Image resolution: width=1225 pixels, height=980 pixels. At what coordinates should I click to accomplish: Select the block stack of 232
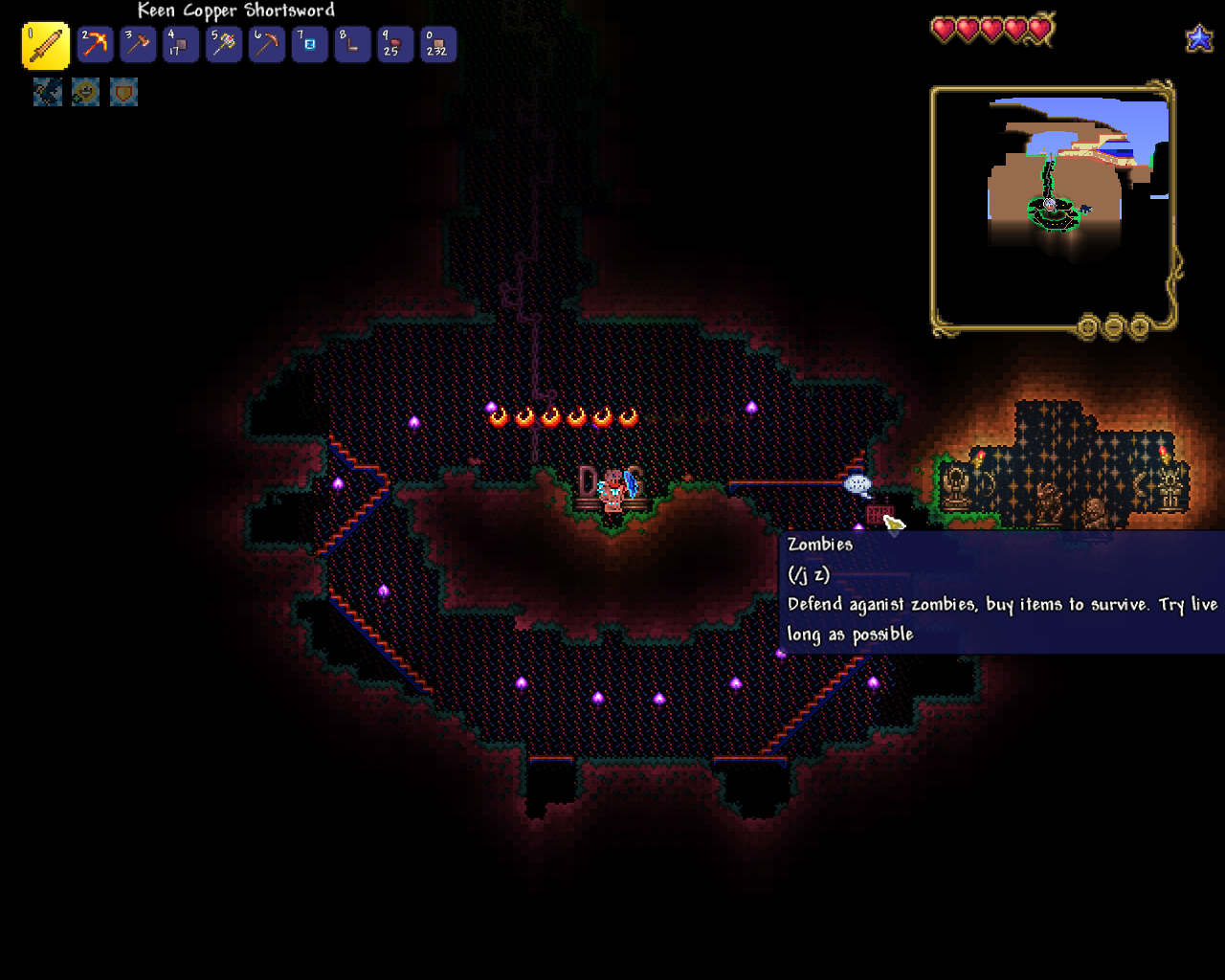[x=438, y=45]
